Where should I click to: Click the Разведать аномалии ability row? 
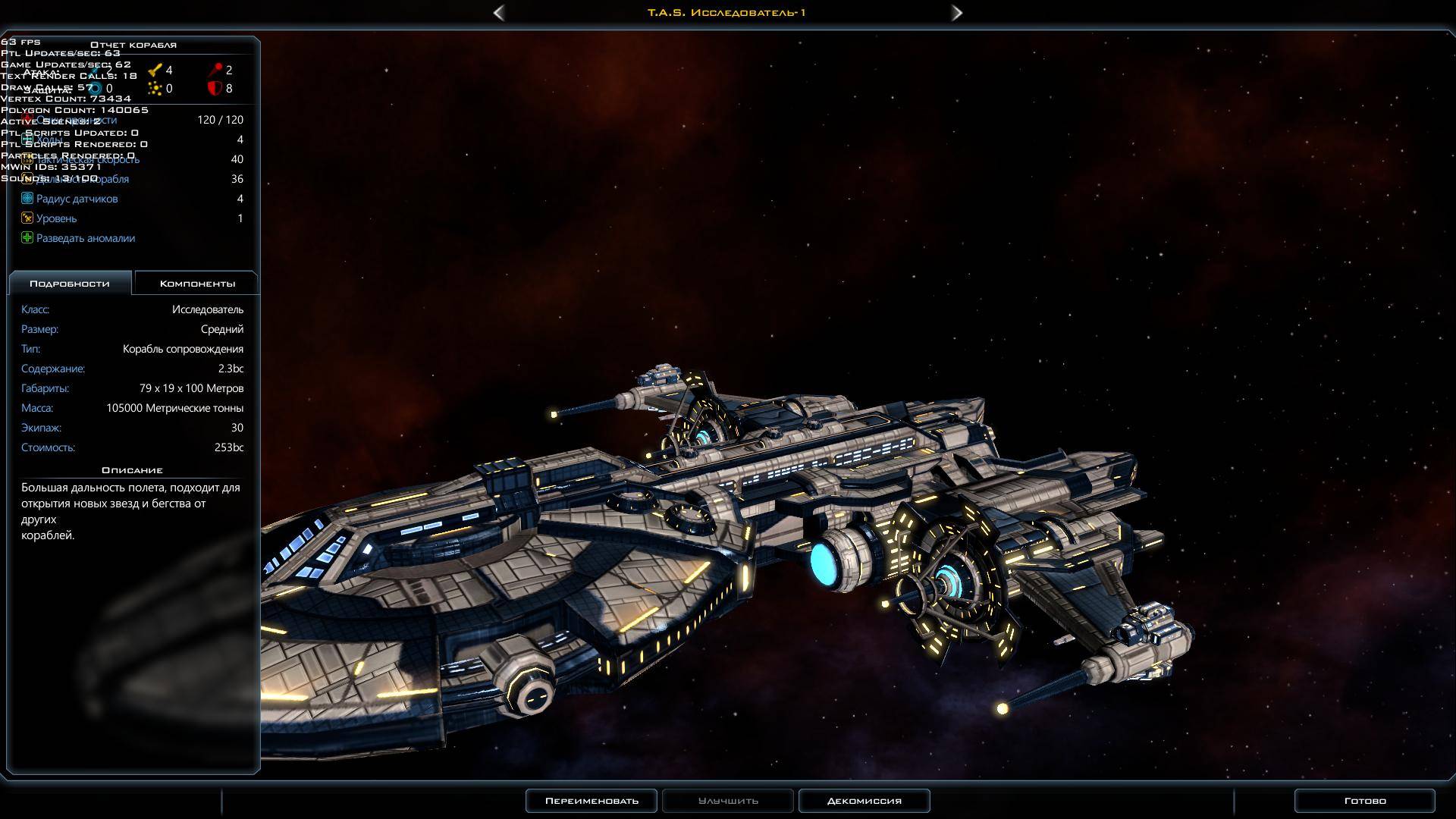tap(85, 238)
